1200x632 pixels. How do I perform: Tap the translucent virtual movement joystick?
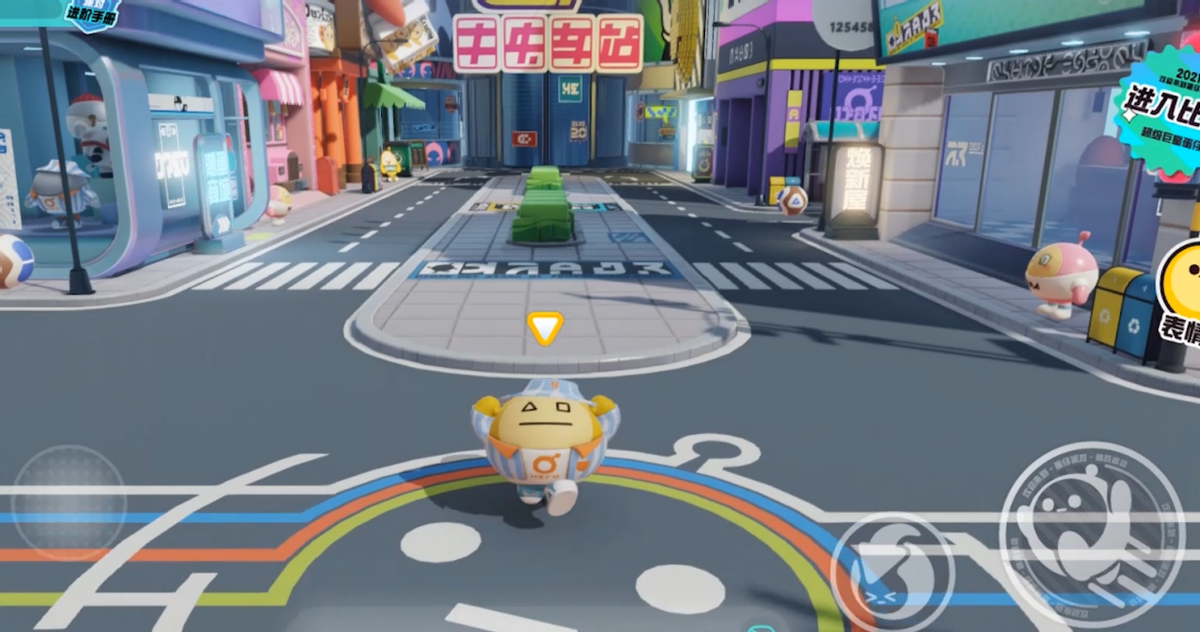tap(69, 502)
